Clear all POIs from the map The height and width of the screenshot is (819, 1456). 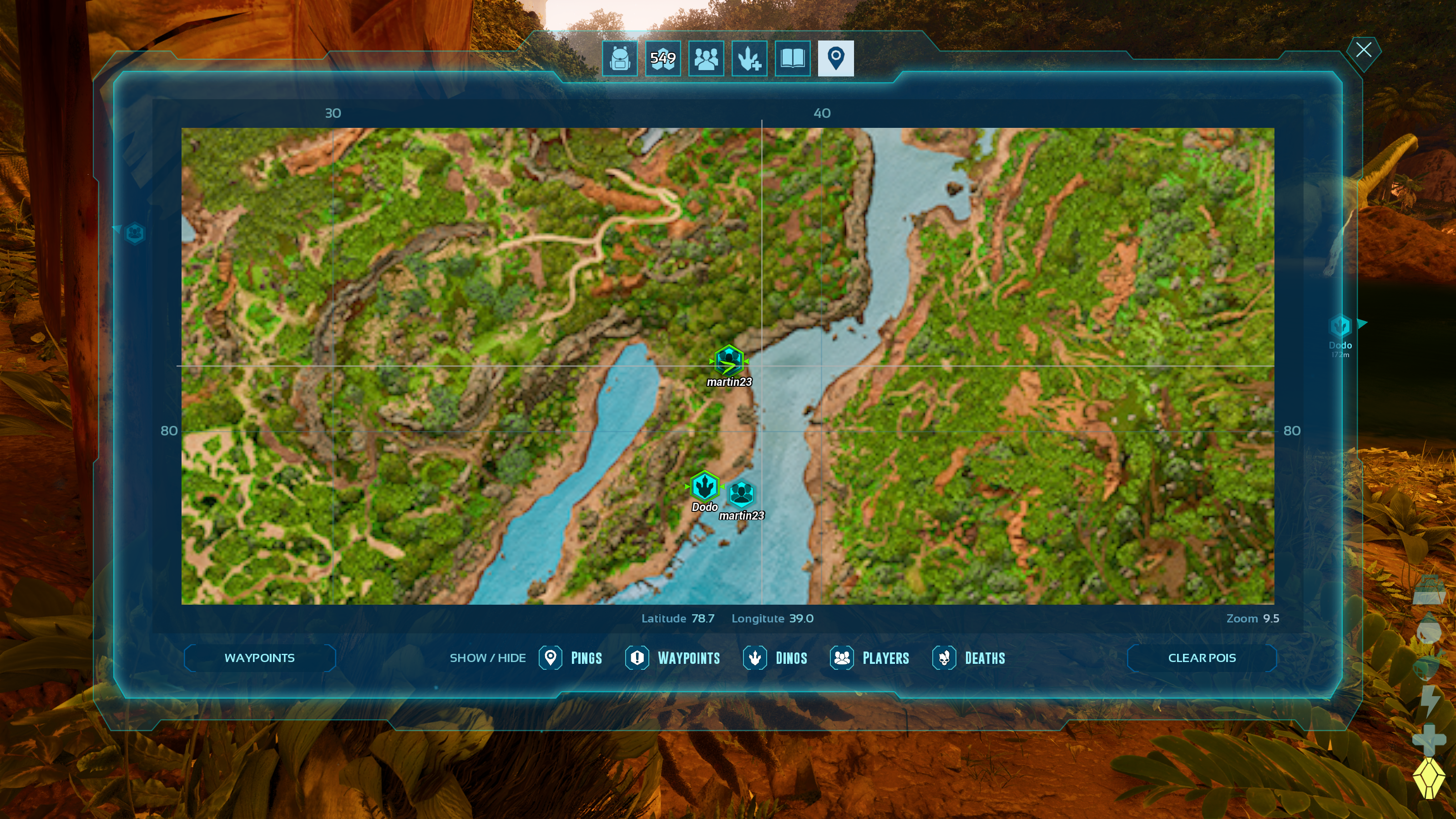tap(1202, 658)
